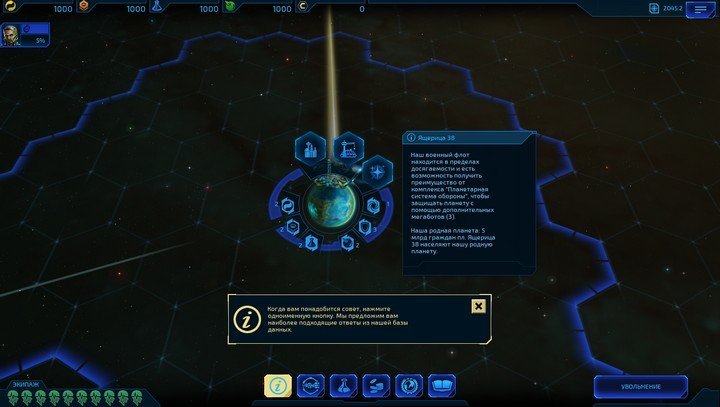The height and width of the screenshot is (407, 720).
Task: Open the spaceship fleet toolbar button
Action: pyautogui.click(x=310, y=385)
